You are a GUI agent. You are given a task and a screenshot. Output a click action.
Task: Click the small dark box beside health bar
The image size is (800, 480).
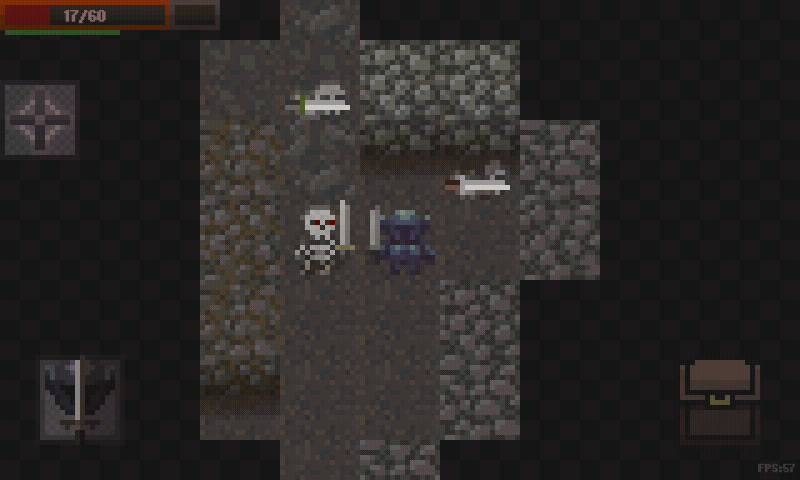click(195, 15)
